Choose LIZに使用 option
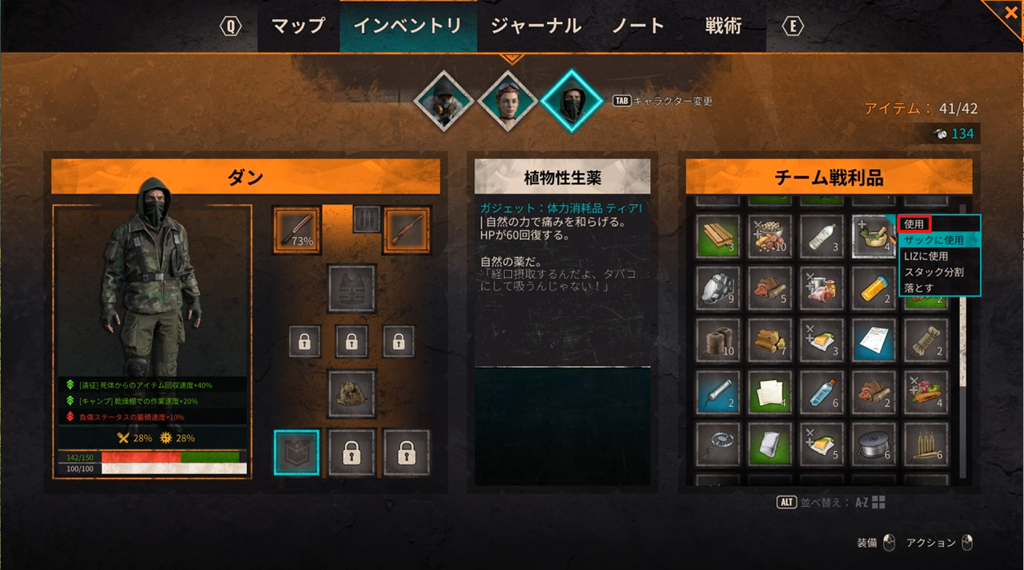 tap(926, 256)
